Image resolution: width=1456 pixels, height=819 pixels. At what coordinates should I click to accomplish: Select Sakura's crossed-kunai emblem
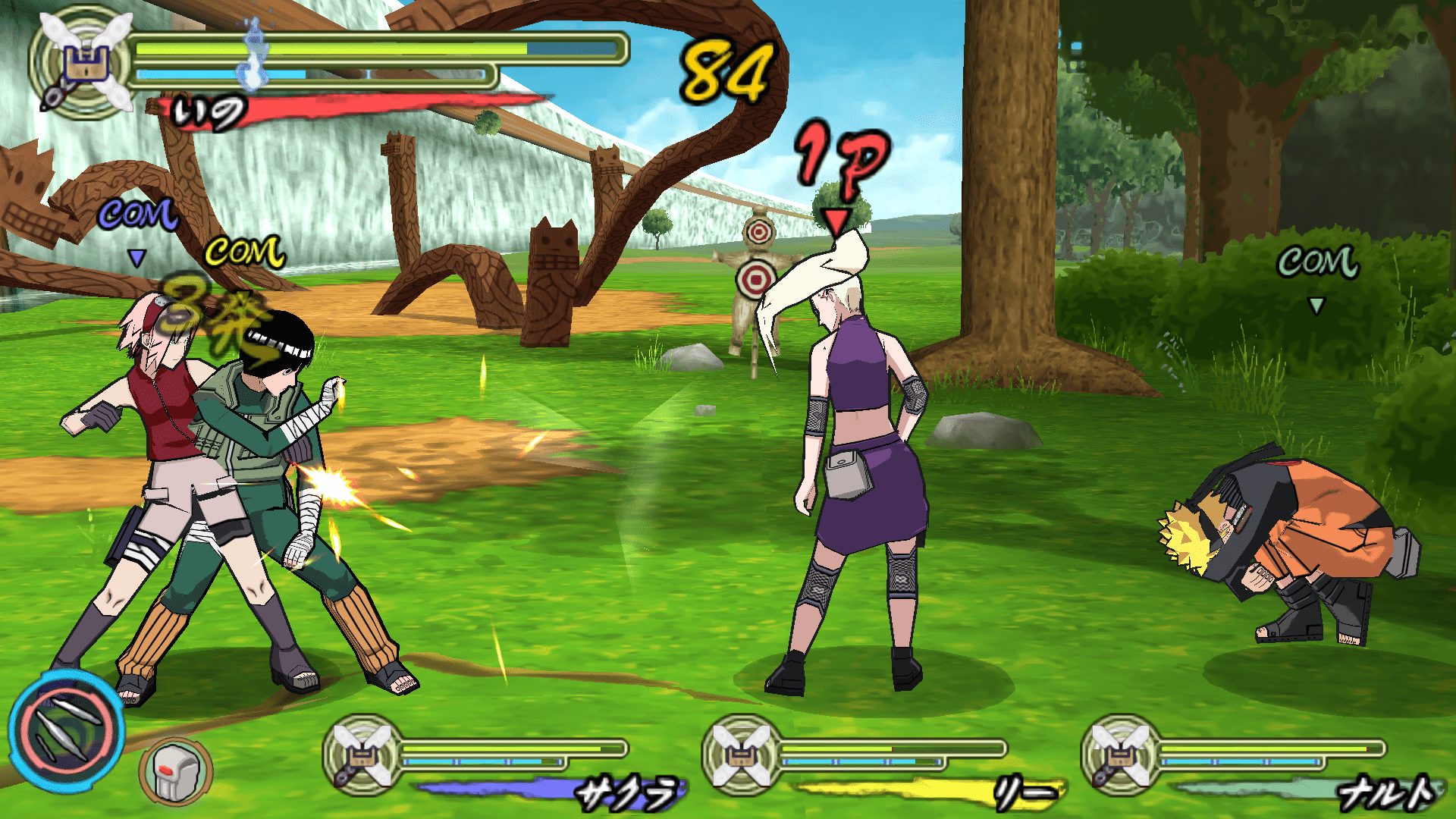click(x=362, y=755)
